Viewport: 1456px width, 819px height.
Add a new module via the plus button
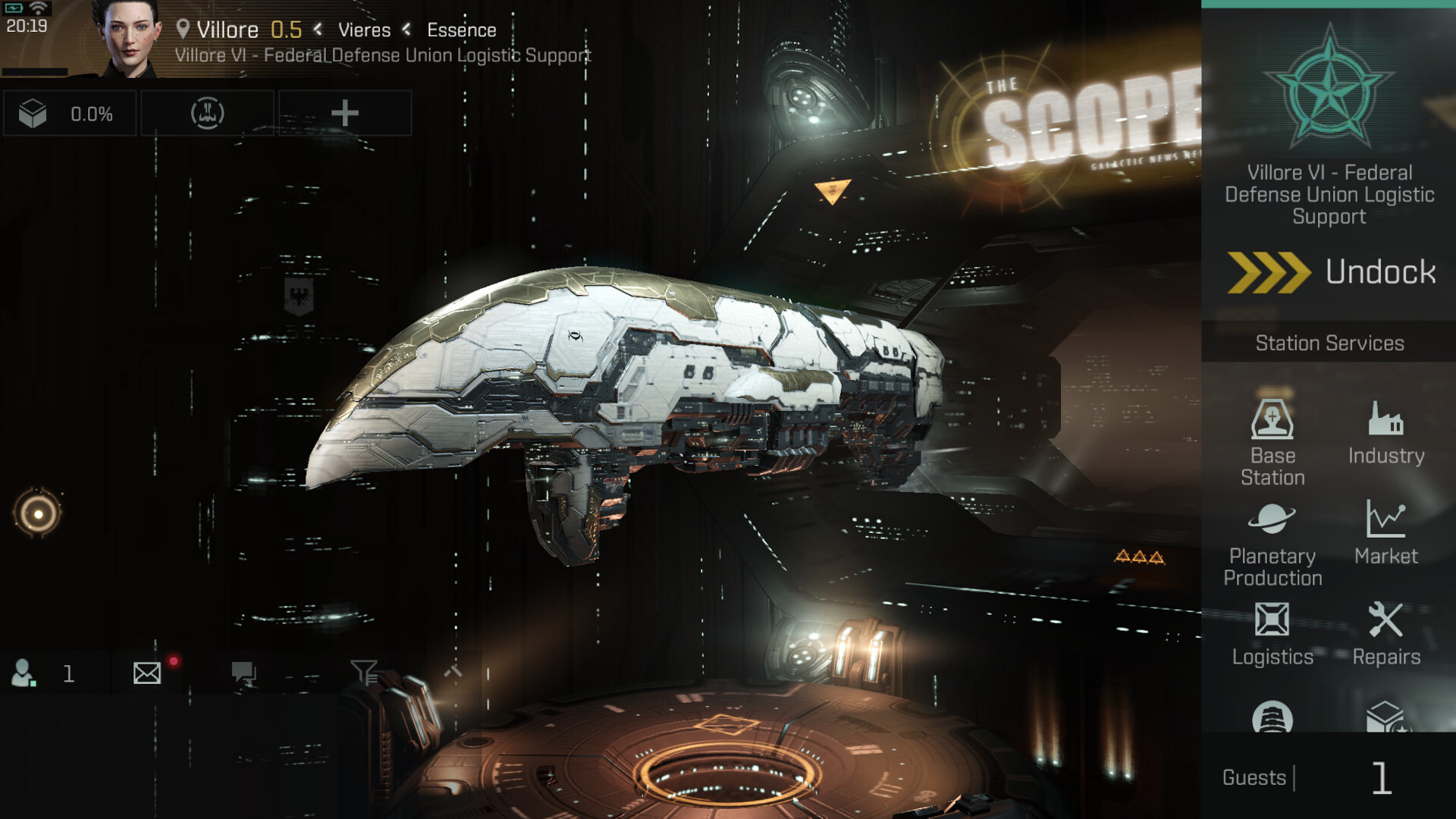(x=345, y=113)
